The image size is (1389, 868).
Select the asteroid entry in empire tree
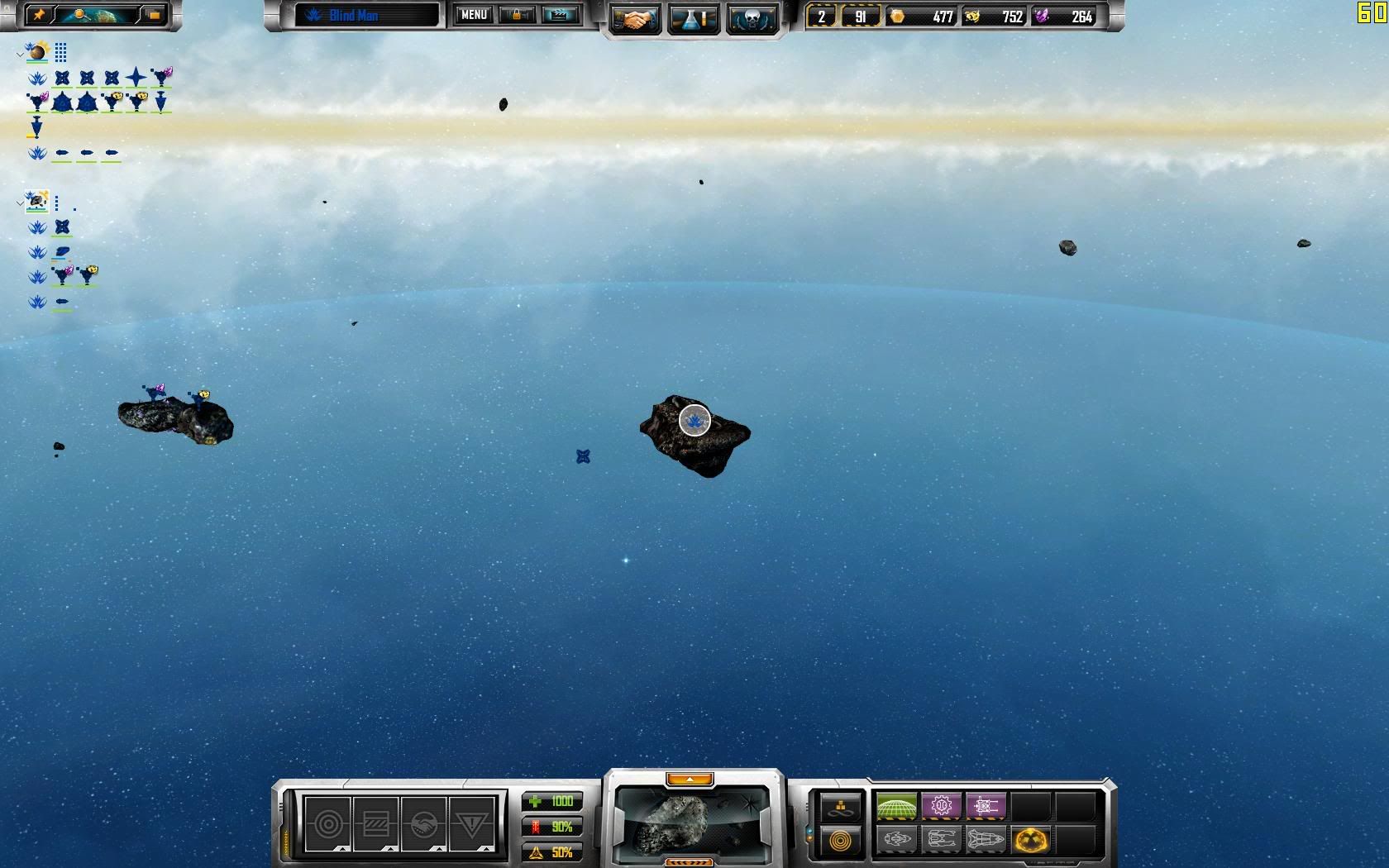click(37, 201)
